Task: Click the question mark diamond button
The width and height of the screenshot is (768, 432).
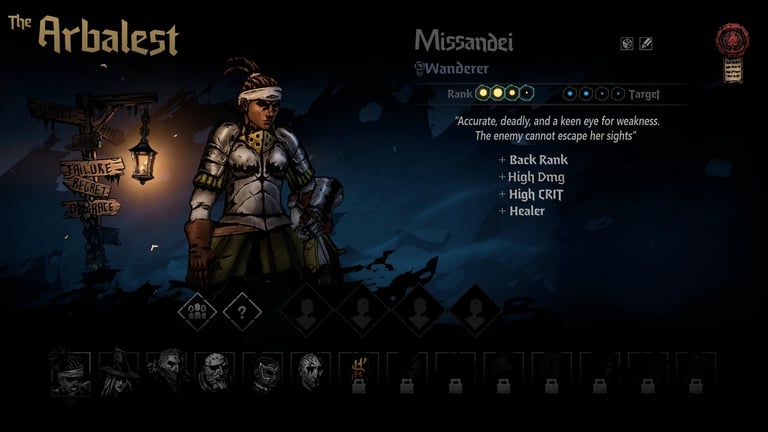Action: point(242,311)
